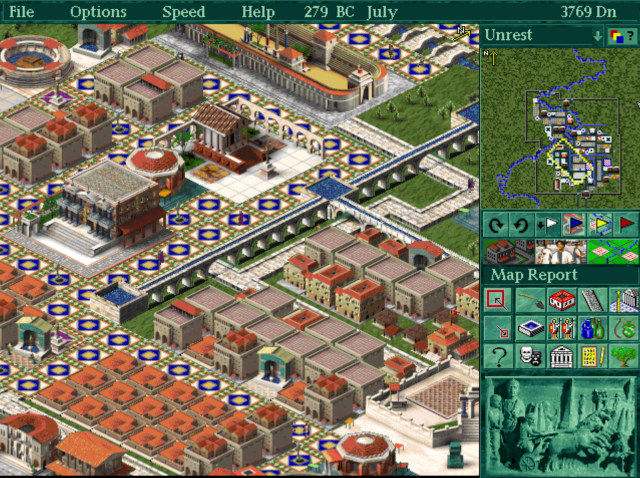Select the yellow flag button
640x478 pixels.
pos(600,223)
